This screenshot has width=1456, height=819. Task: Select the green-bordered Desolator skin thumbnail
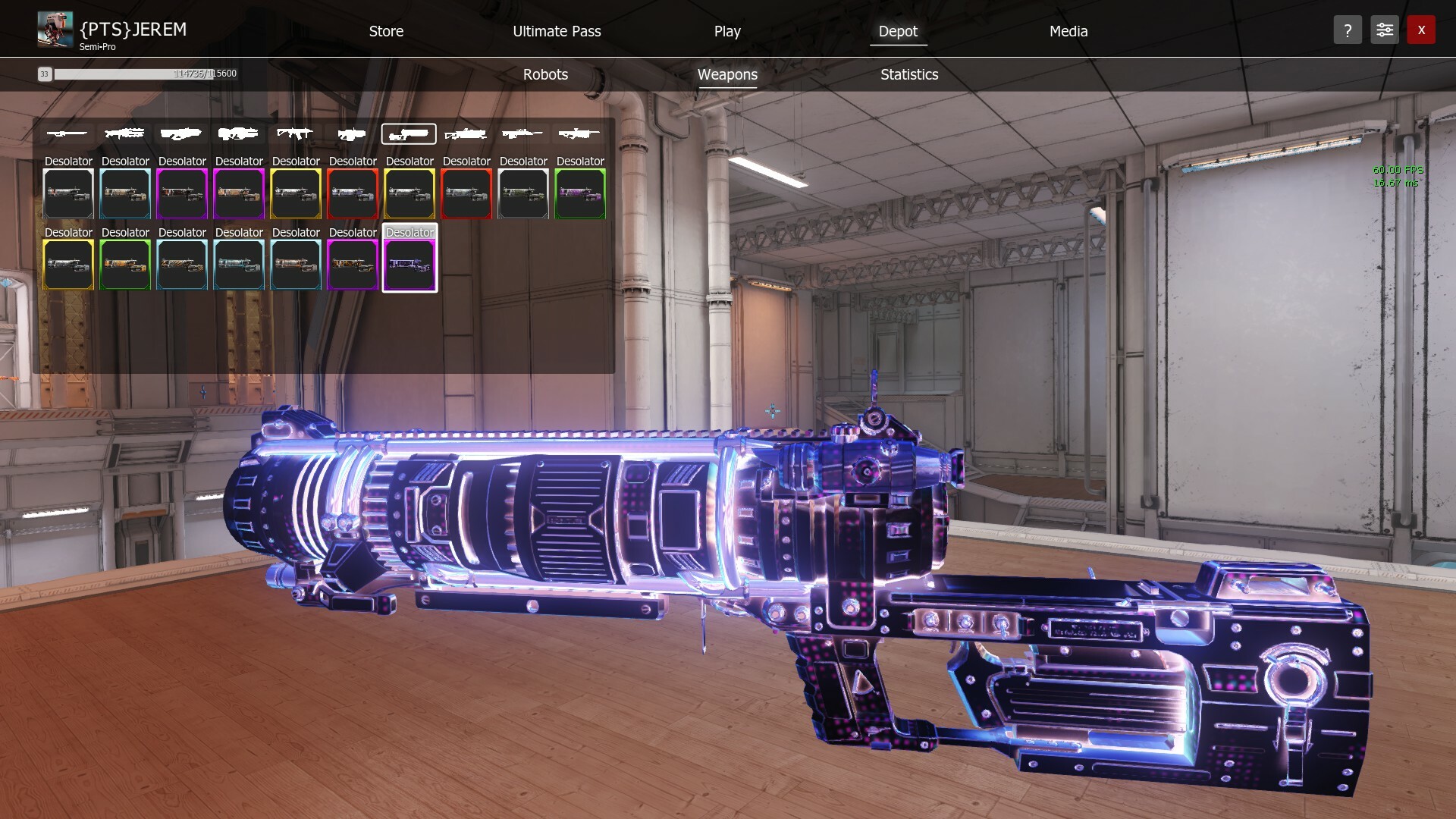tap(579, 193)
